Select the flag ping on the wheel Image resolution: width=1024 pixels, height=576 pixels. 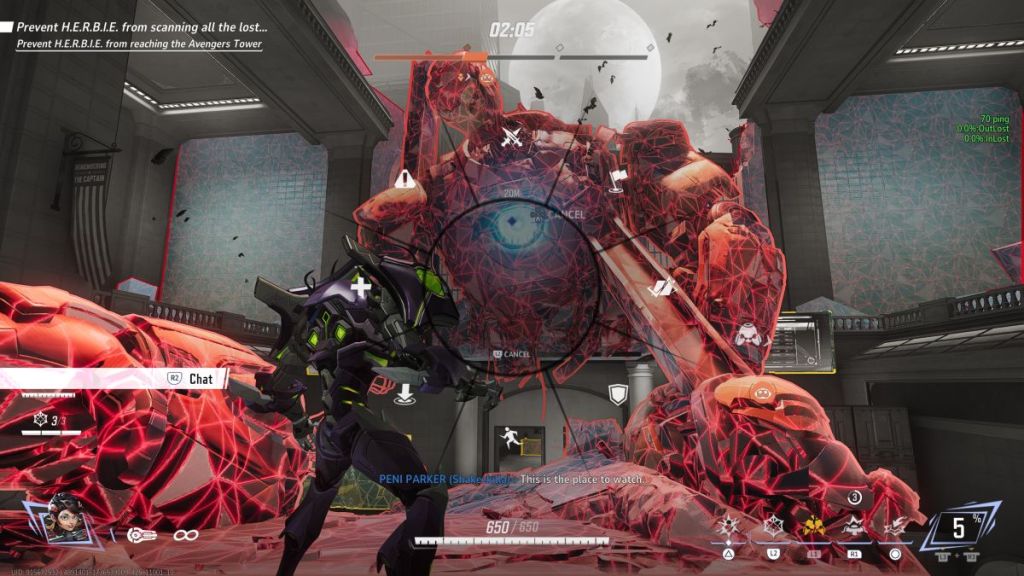click(616, 180)
